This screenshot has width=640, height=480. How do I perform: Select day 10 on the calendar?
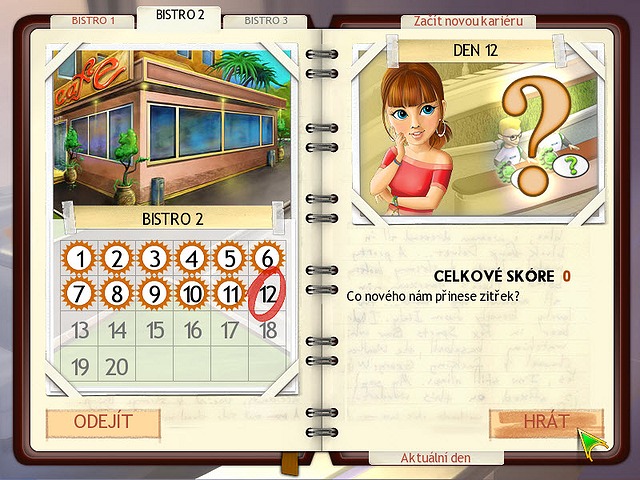tap(192, 295)
